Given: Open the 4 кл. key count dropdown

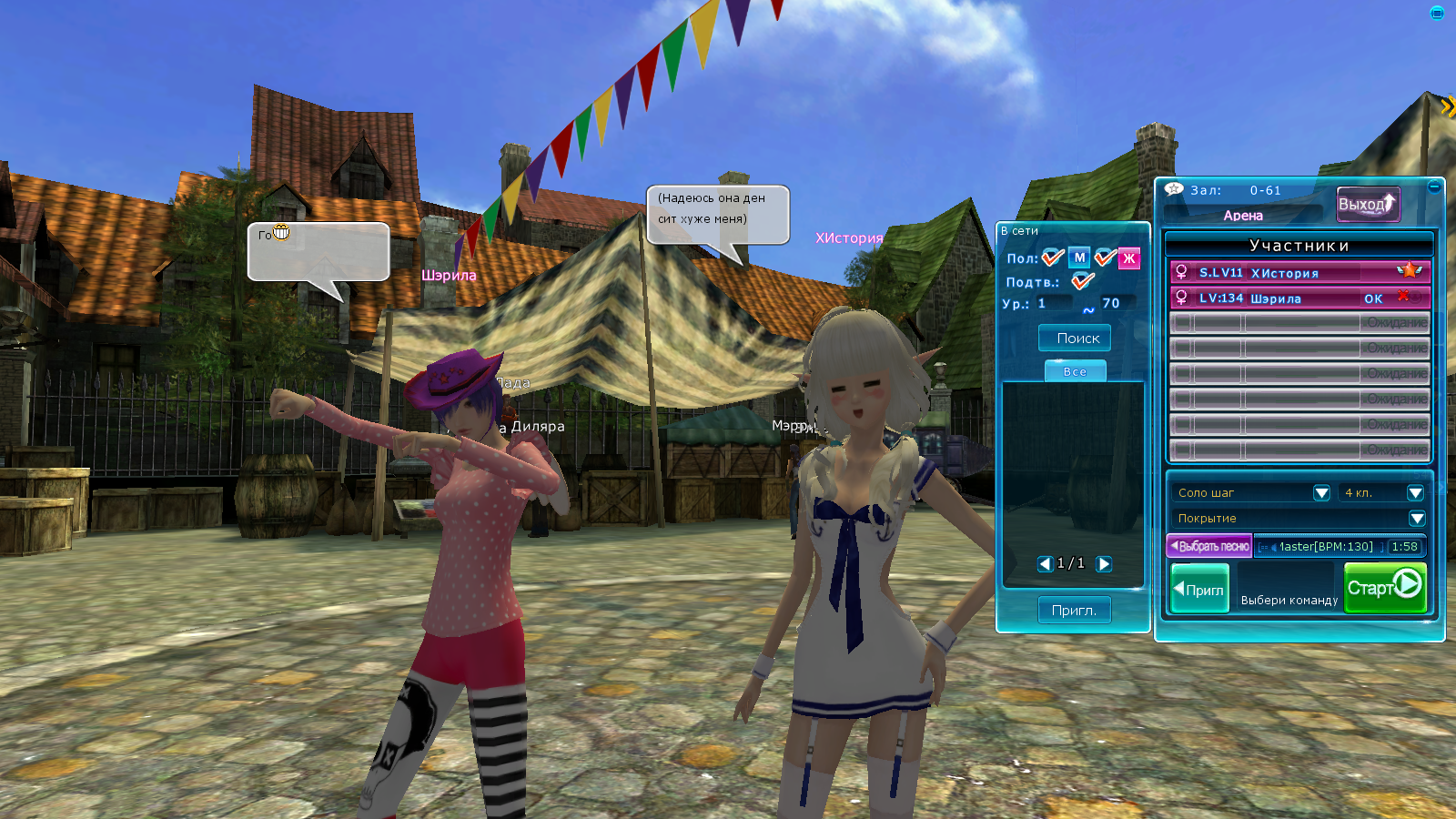Looking at the screenshot, I should tap(1415, 492).
